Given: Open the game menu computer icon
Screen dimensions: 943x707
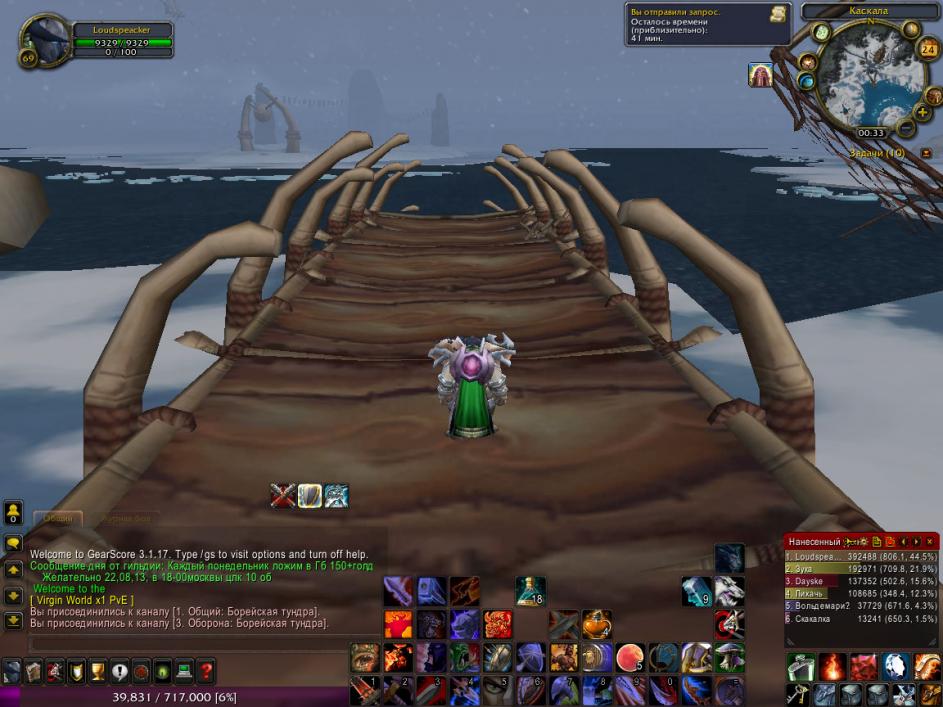Looking at the screenshot, I should click(184, 671).
